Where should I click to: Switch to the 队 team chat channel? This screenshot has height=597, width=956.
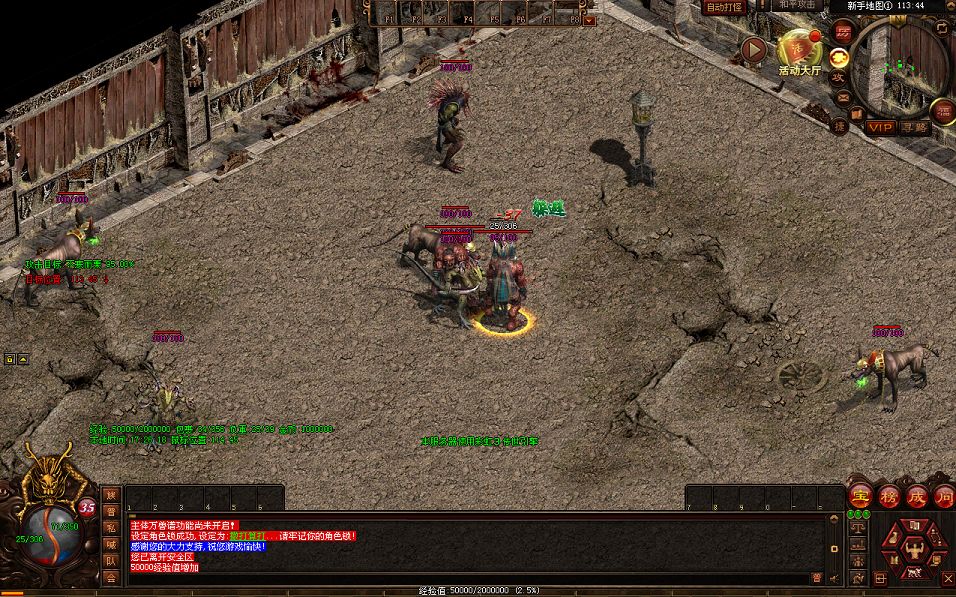(x=111, y=562)
